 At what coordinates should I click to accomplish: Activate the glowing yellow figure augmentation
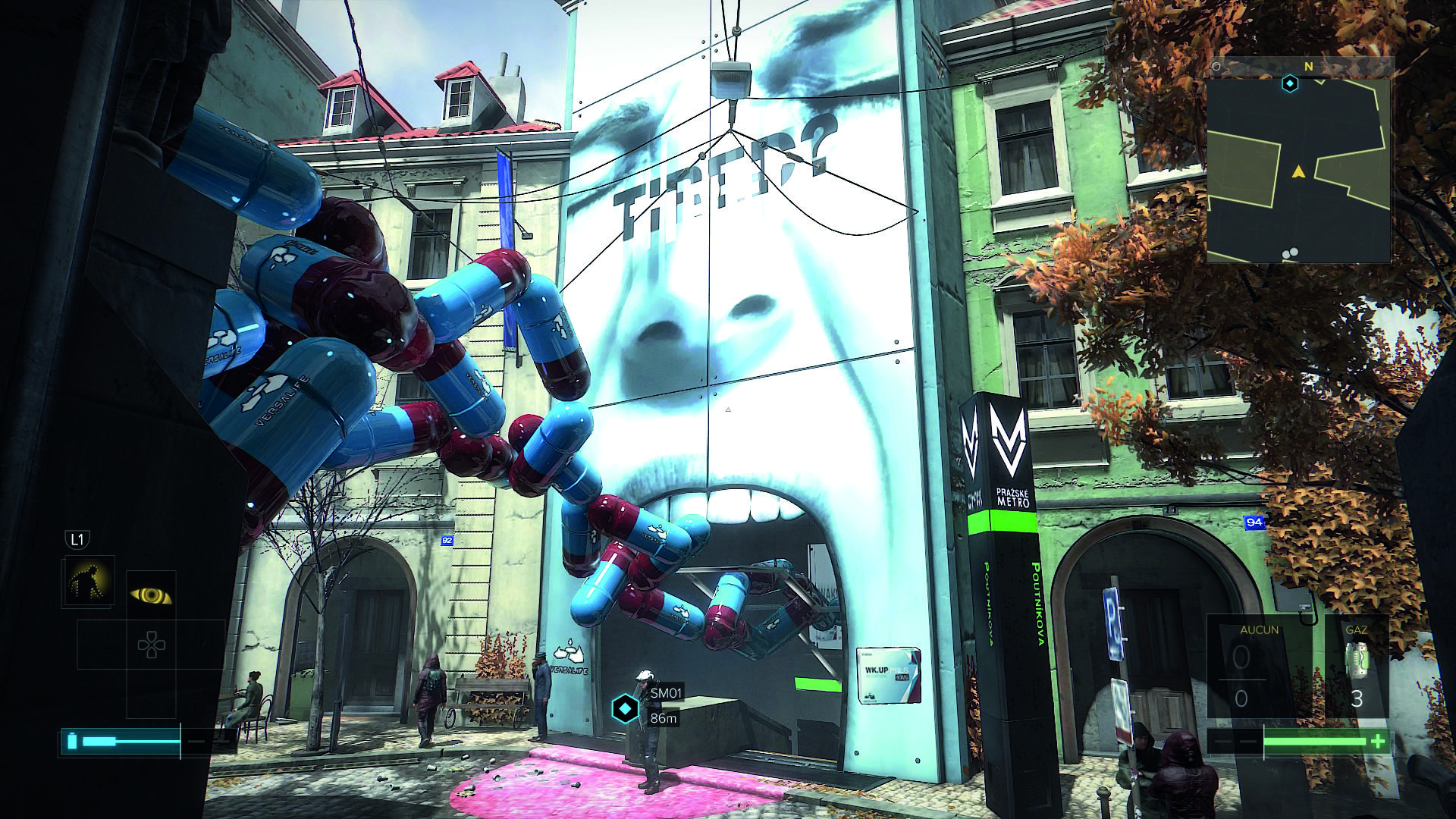pos(89,581)
